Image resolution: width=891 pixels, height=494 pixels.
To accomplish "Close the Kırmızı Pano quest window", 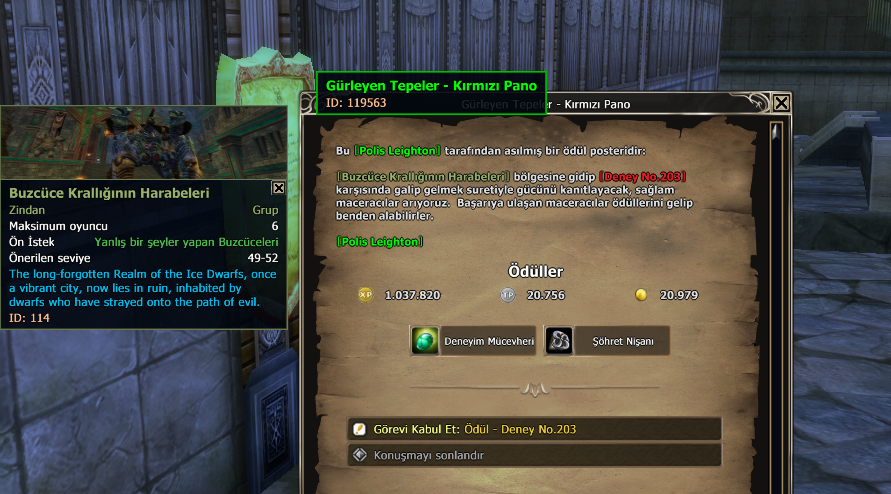I will (x=781, y=103).
